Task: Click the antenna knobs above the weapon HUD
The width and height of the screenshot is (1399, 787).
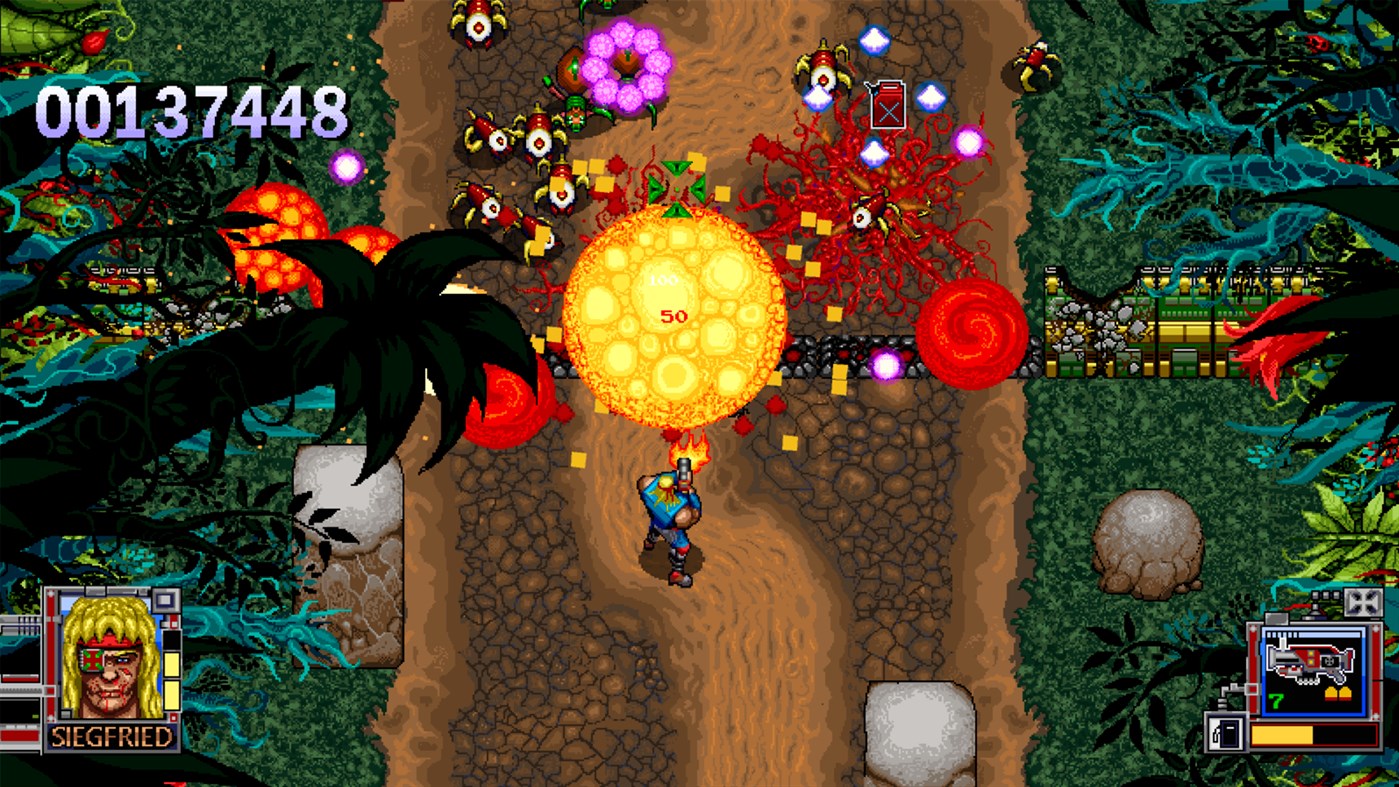Action: [1325, 596]
